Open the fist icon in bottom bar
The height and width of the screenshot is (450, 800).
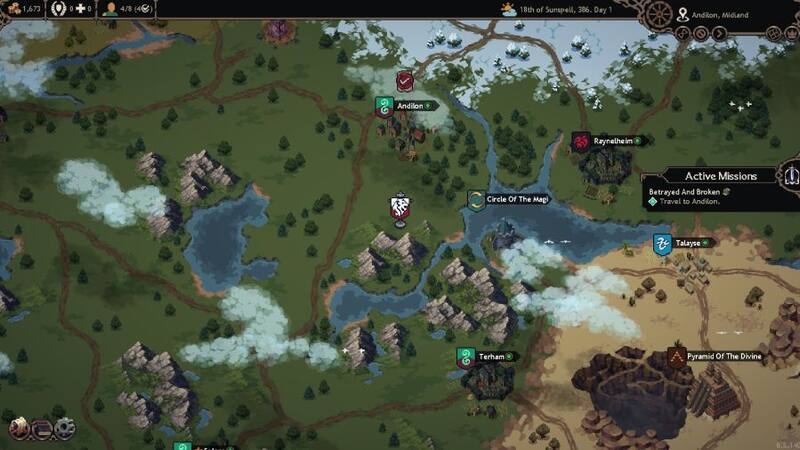(19, 429)
